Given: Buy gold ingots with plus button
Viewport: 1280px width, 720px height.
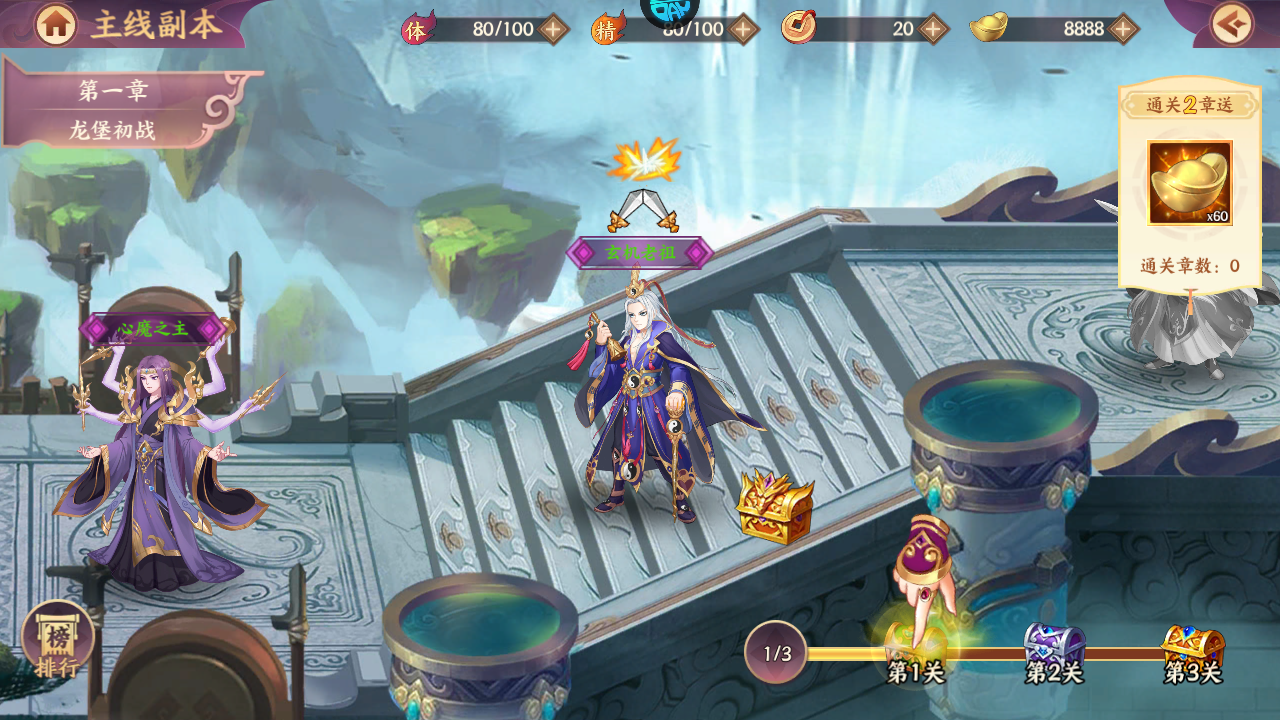Looking at the screenshot, I should click(x=1123, y=29).
